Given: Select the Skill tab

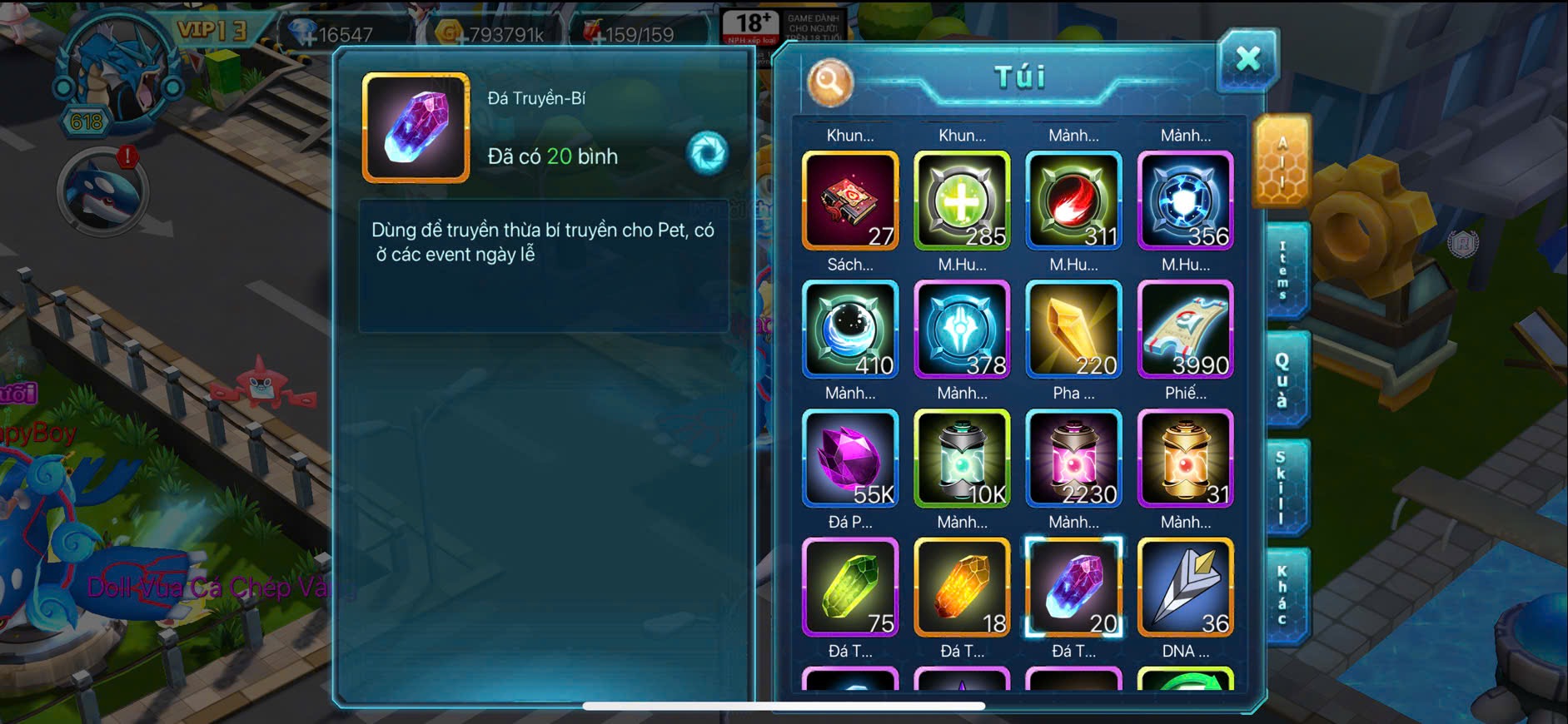Looking at the screenshot, I should coord(1282,488).
